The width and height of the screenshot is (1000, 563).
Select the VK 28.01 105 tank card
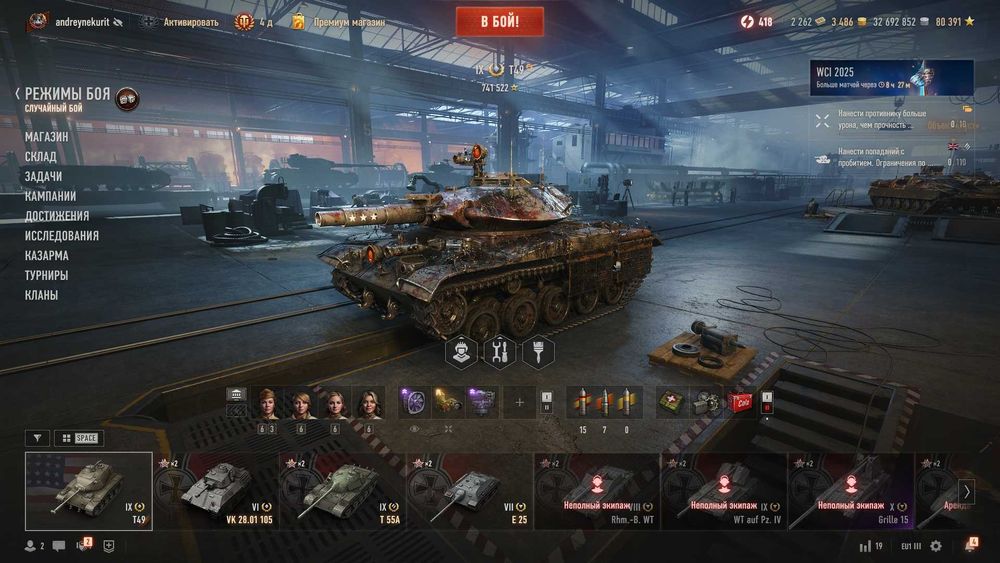[x=216, y=491]
